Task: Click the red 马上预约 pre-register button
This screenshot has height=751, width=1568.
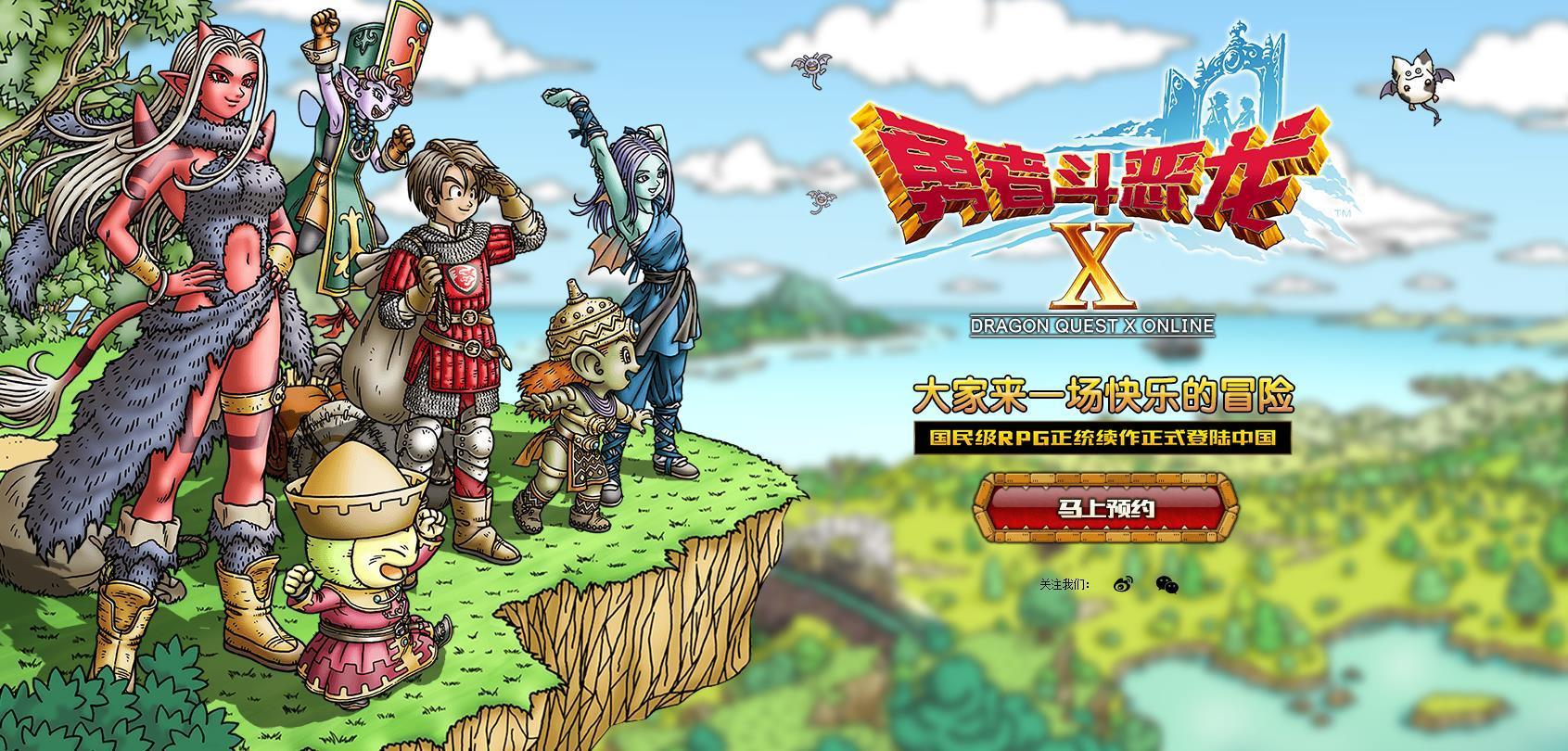Action: 1104,508
